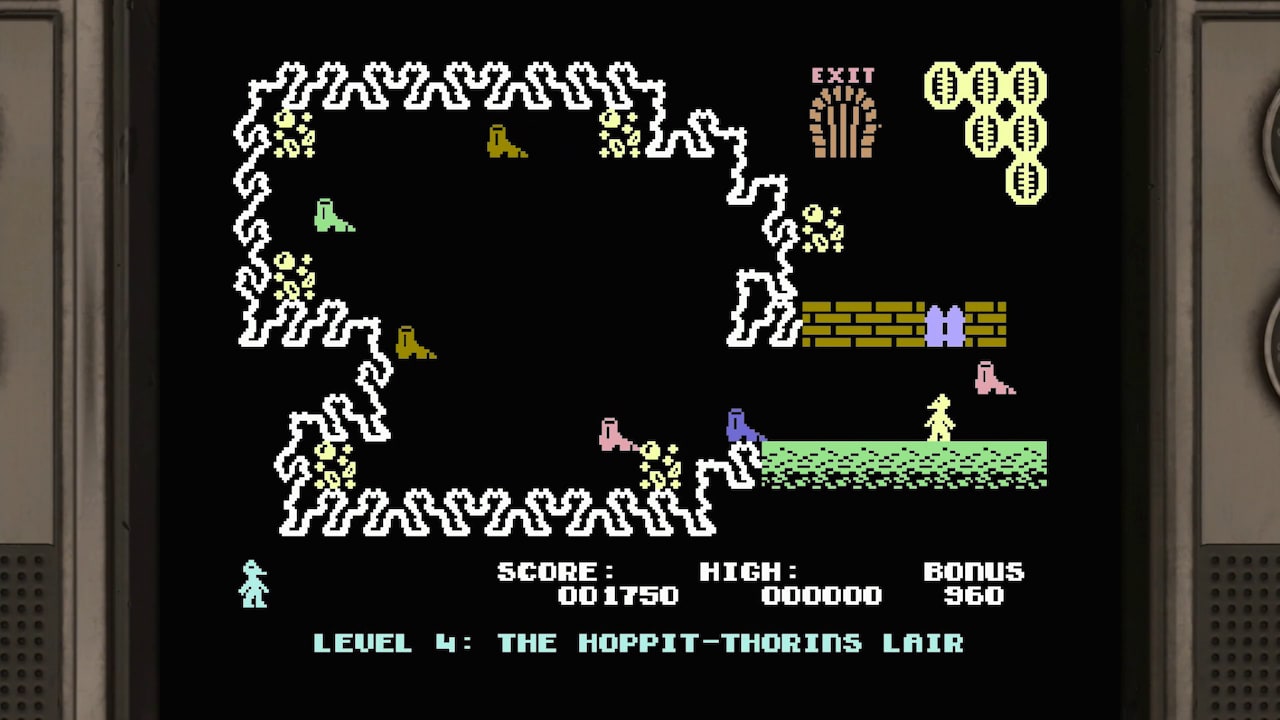Click the olive boot in the middle-left area
1280x720 pixels.
(413, 345)
